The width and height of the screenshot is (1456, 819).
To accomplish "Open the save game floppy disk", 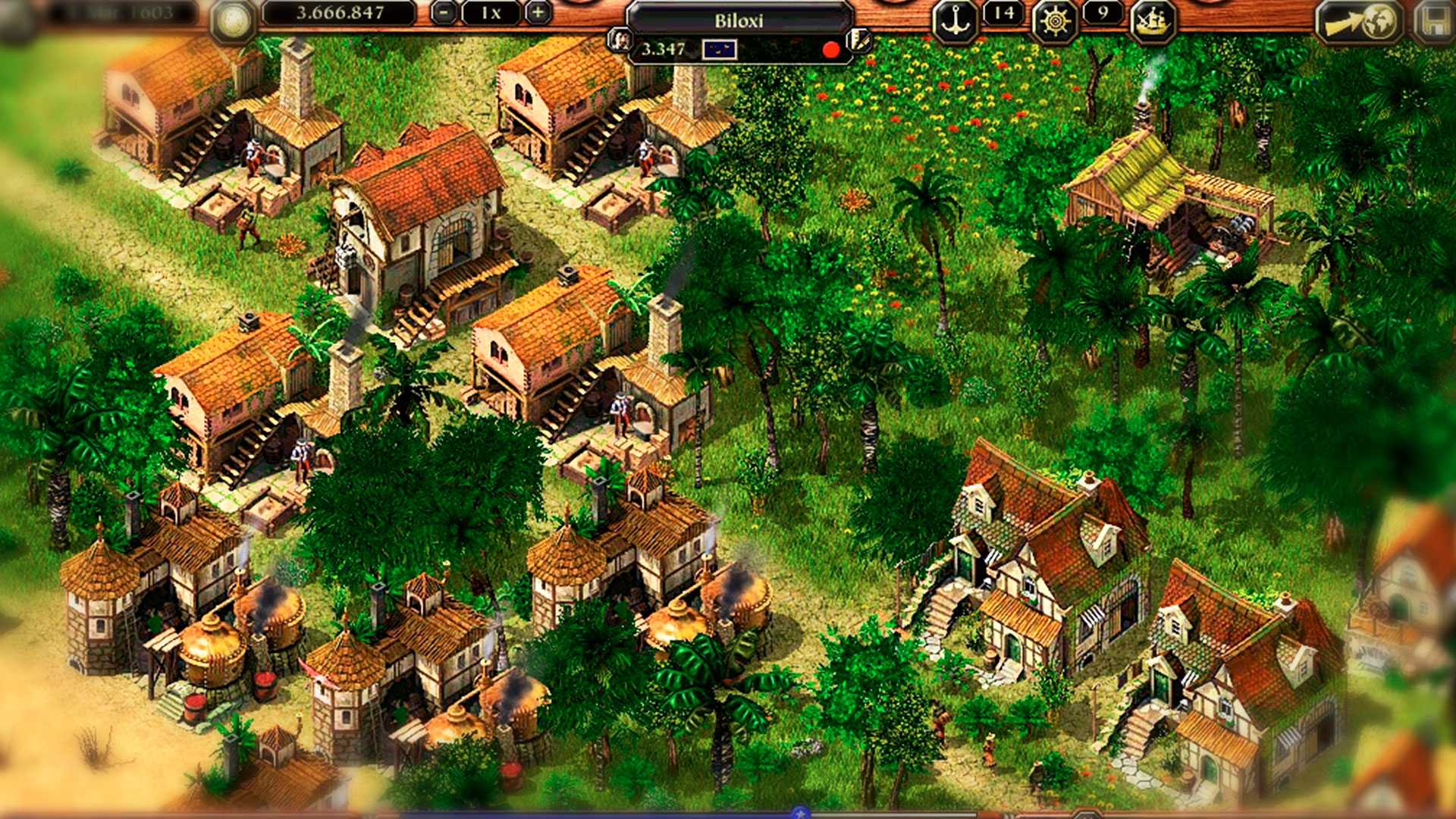I will point(1434,21).
